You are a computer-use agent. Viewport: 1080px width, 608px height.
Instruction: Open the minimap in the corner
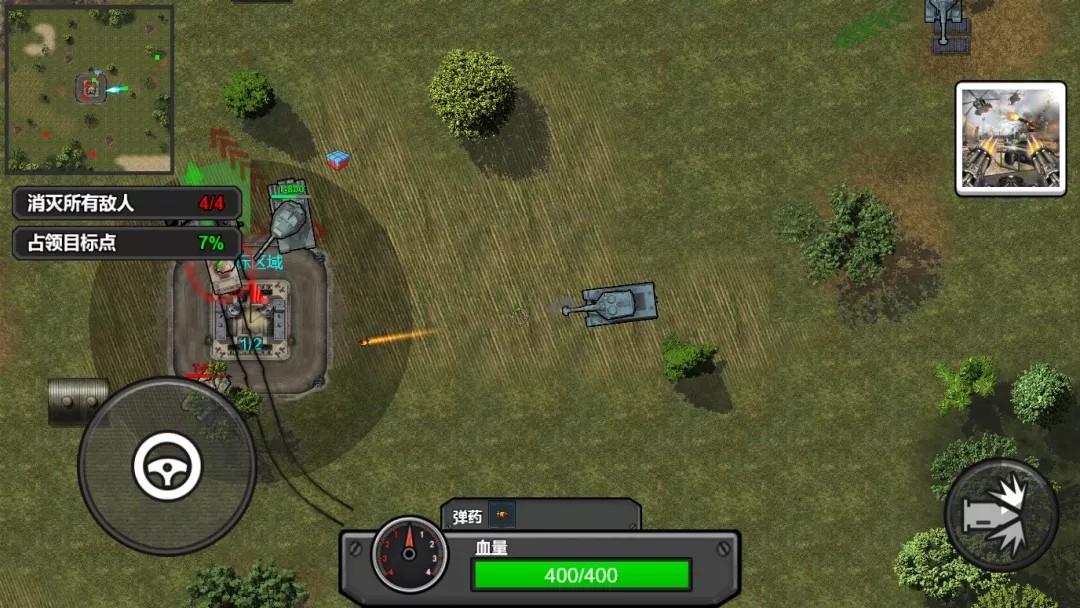[90, 90]
